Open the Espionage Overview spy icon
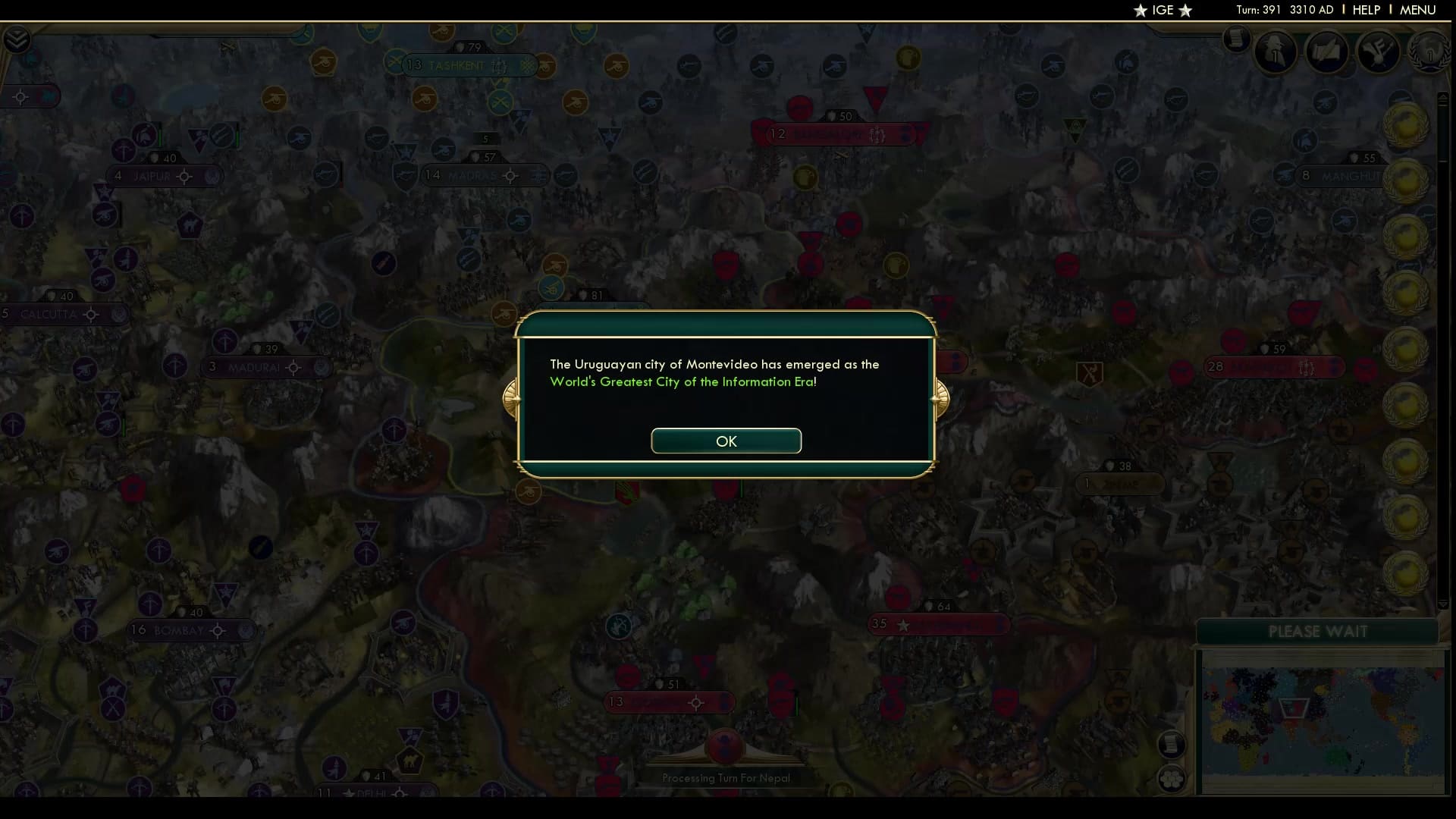This screenshot has width=1456, height=819. coord(1276,52)
